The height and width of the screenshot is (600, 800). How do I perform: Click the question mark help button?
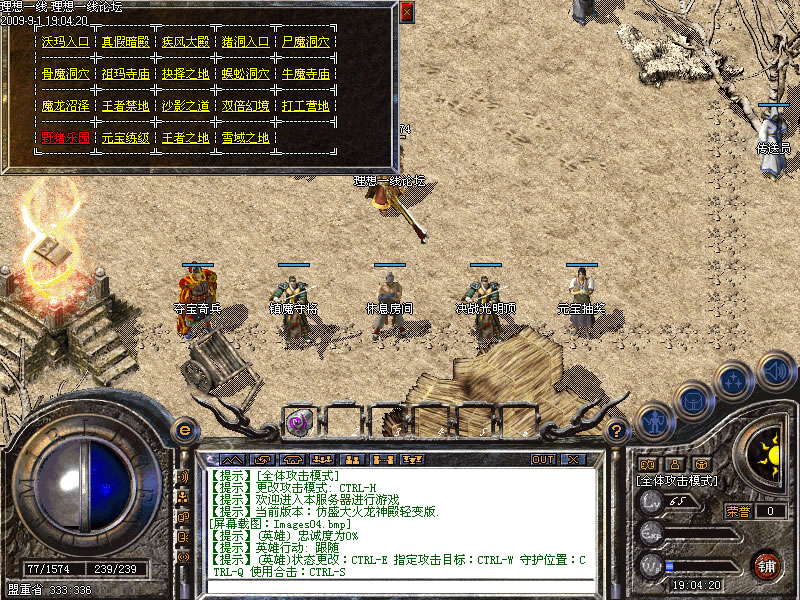click(617, 431)
